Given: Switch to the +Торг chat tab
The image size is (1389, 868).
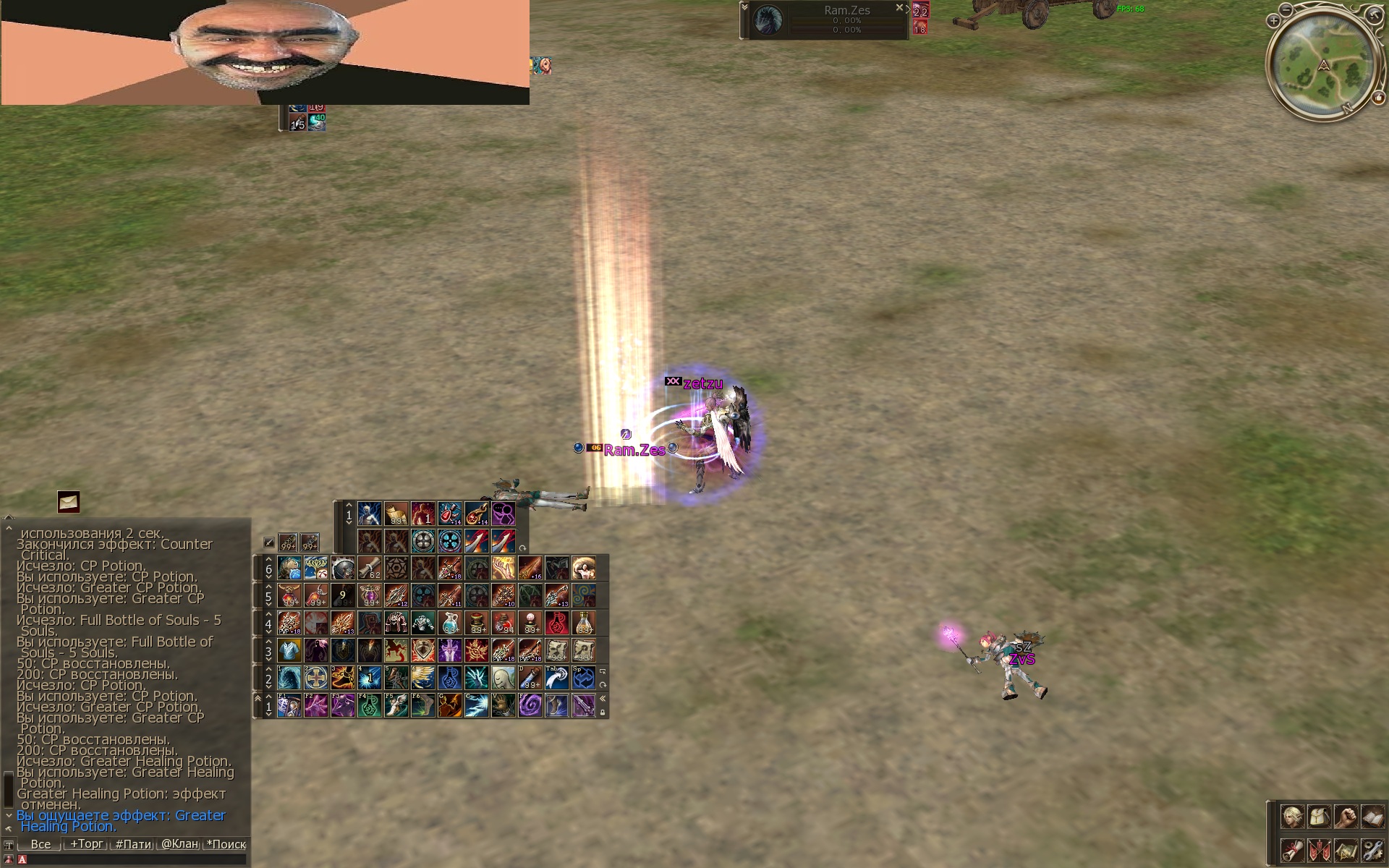Looking at the screenshot, I should click(86, 844).
